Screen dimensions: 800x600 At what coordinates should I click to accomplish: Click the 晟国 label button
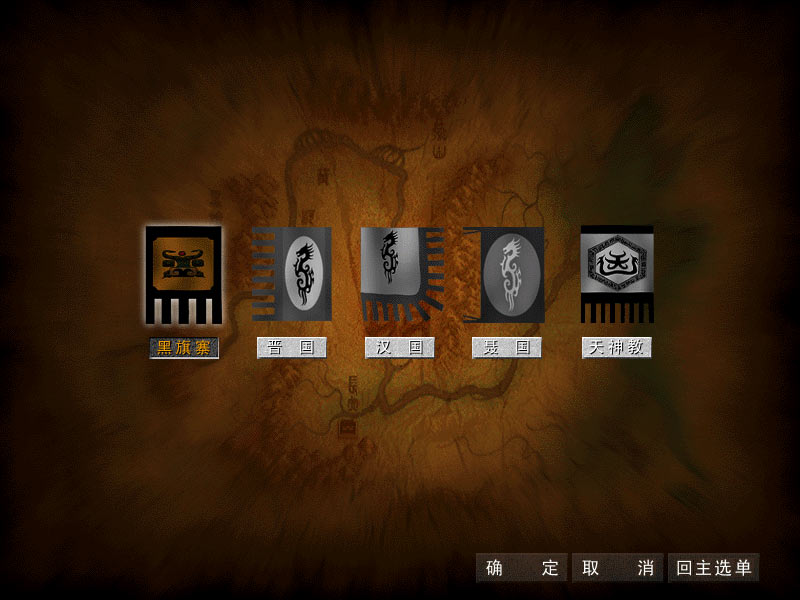pyautogui.click(x=506, y=348)
